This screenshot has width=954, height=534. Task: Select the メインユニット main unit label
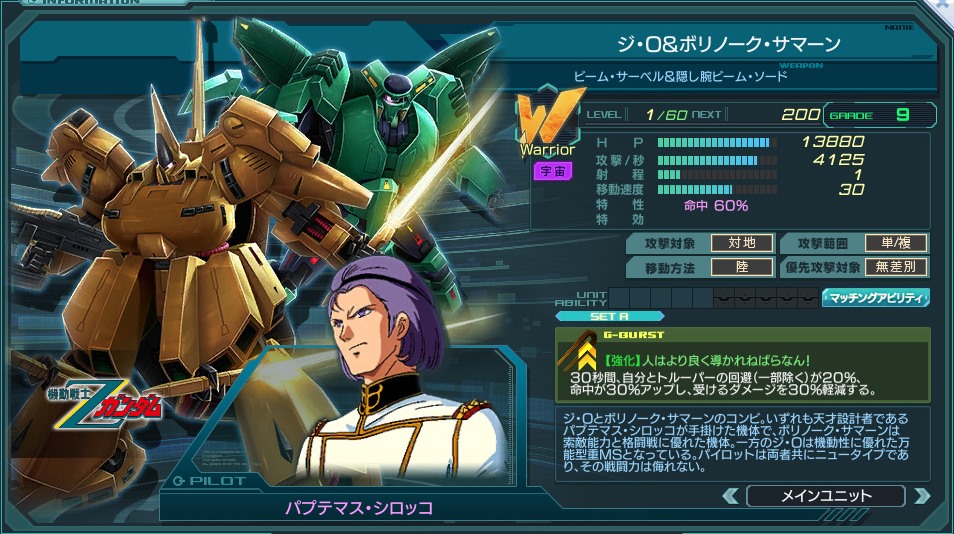pos(825,496)
